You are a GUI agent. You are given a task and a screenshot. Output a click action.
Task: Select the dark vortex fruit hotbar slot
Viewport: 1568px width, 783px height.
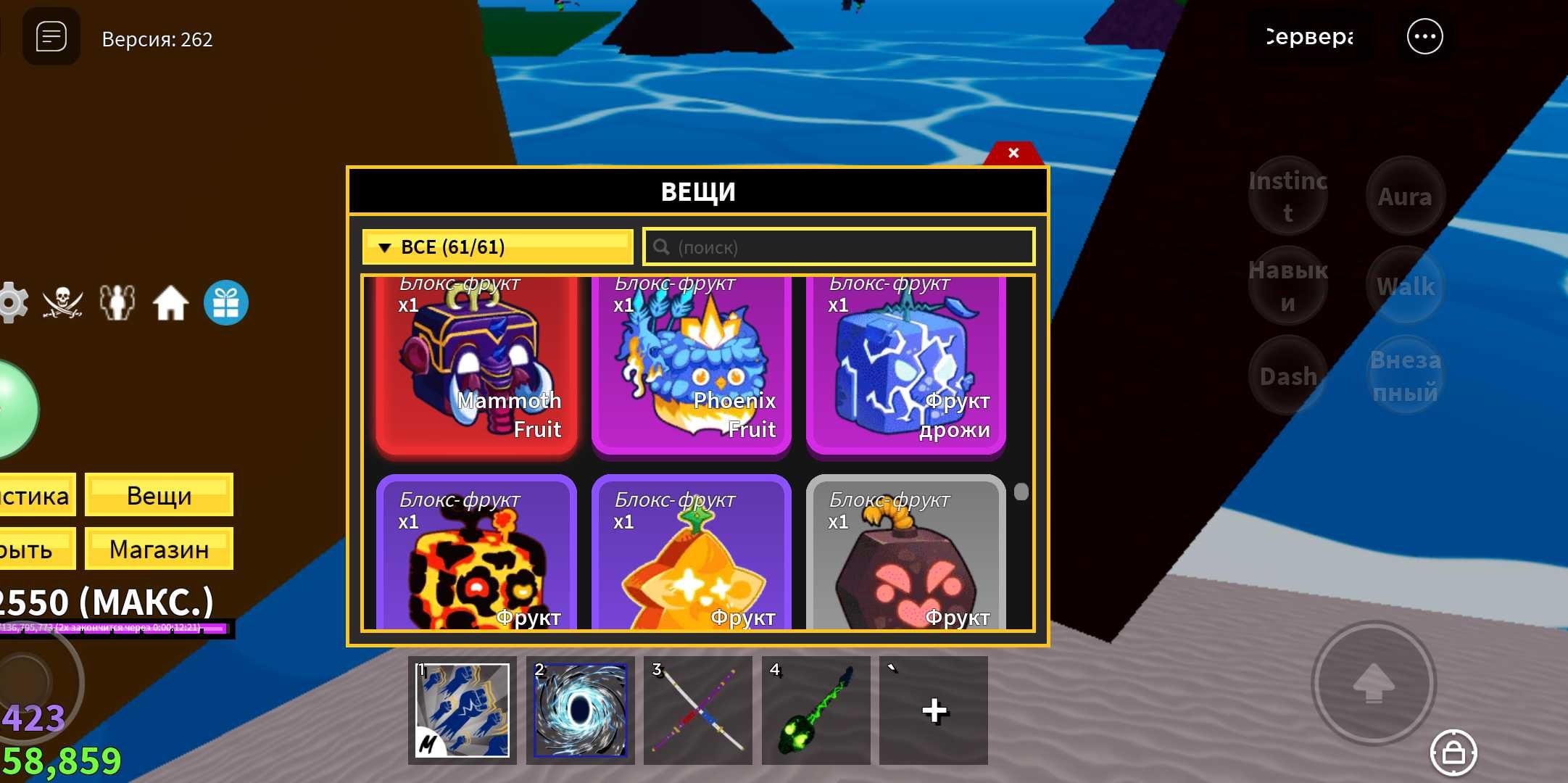pos(580,710)
